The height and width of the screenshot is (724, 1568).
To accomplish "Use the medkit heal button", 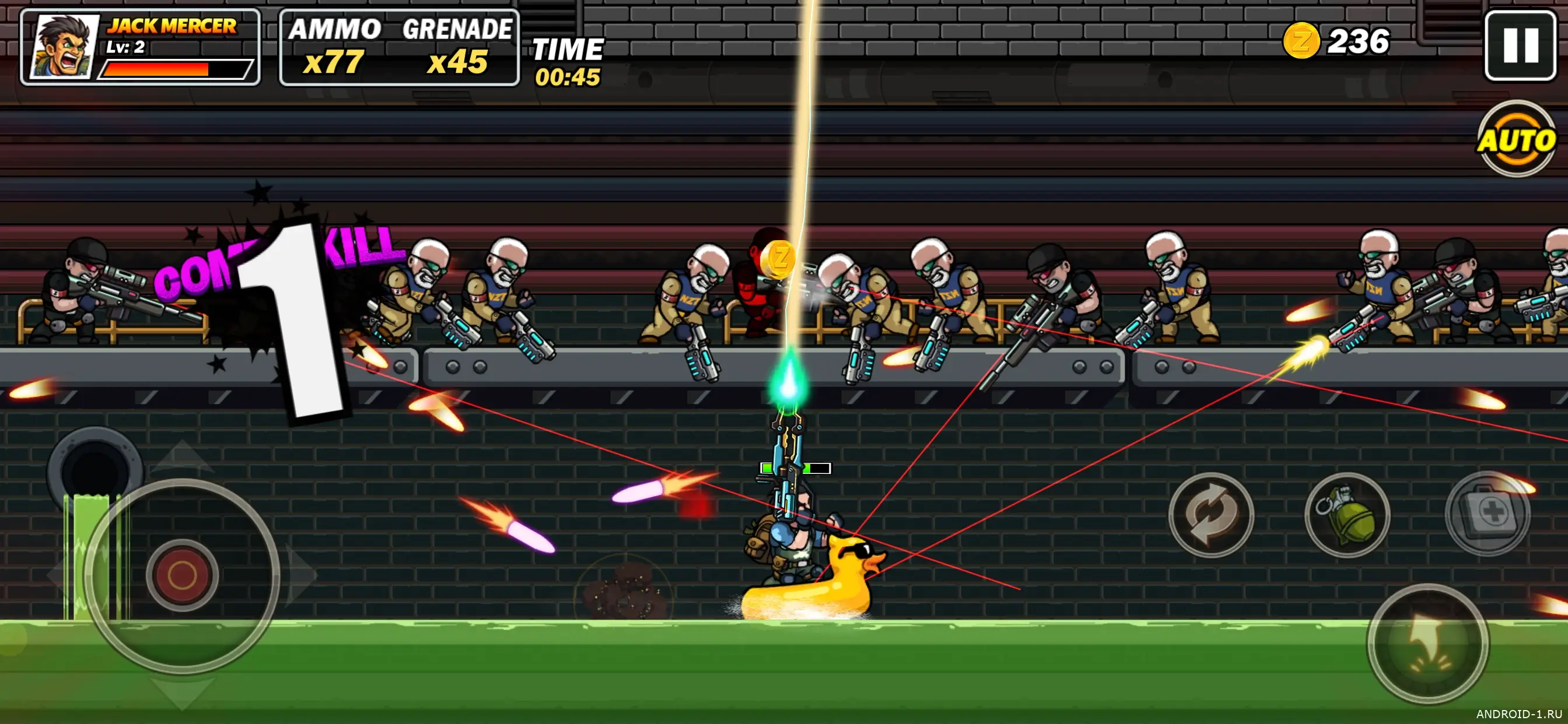I will [x=1487, y=513].
